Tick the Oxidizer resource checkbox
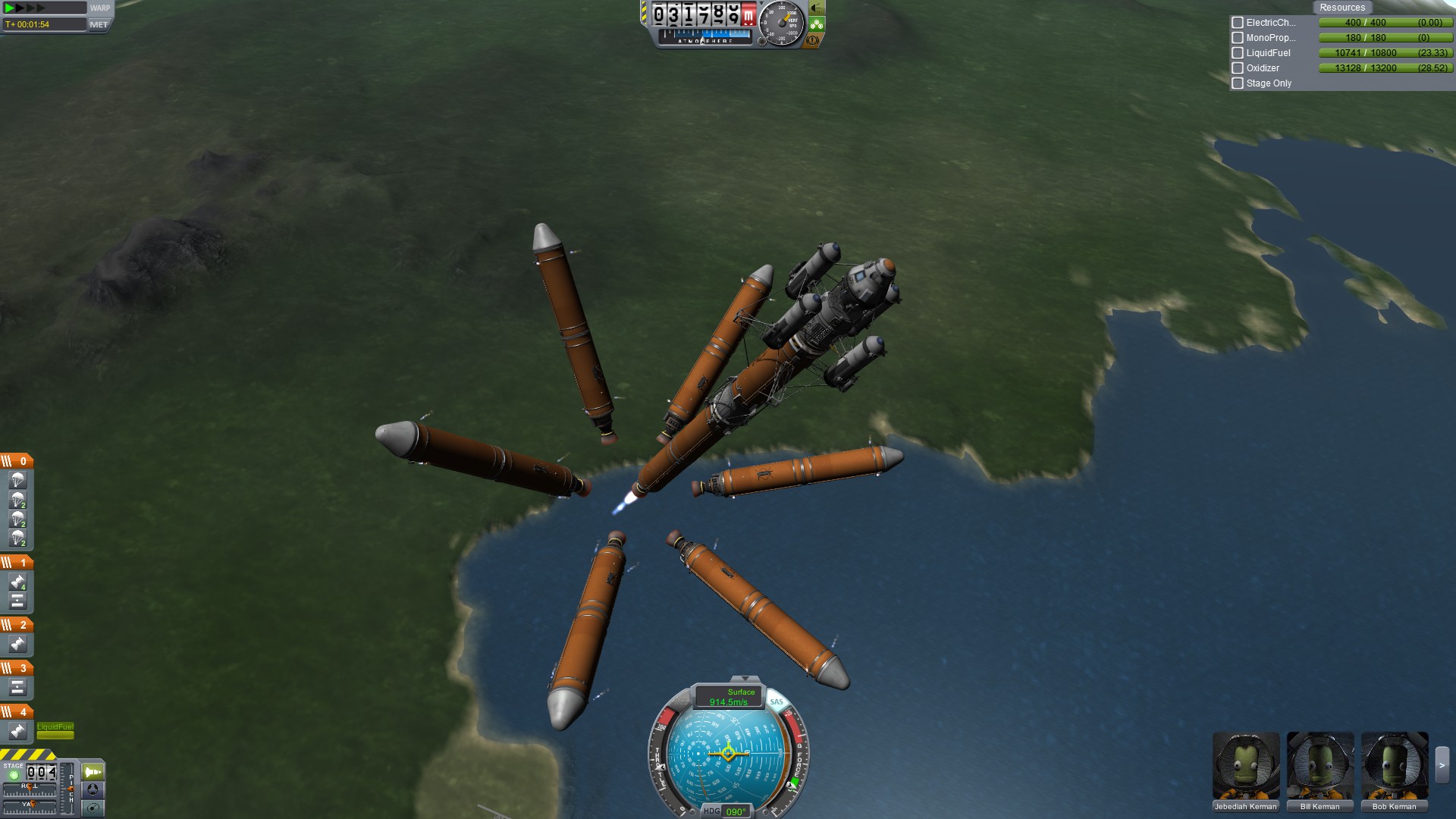 tap(1238, 68)
